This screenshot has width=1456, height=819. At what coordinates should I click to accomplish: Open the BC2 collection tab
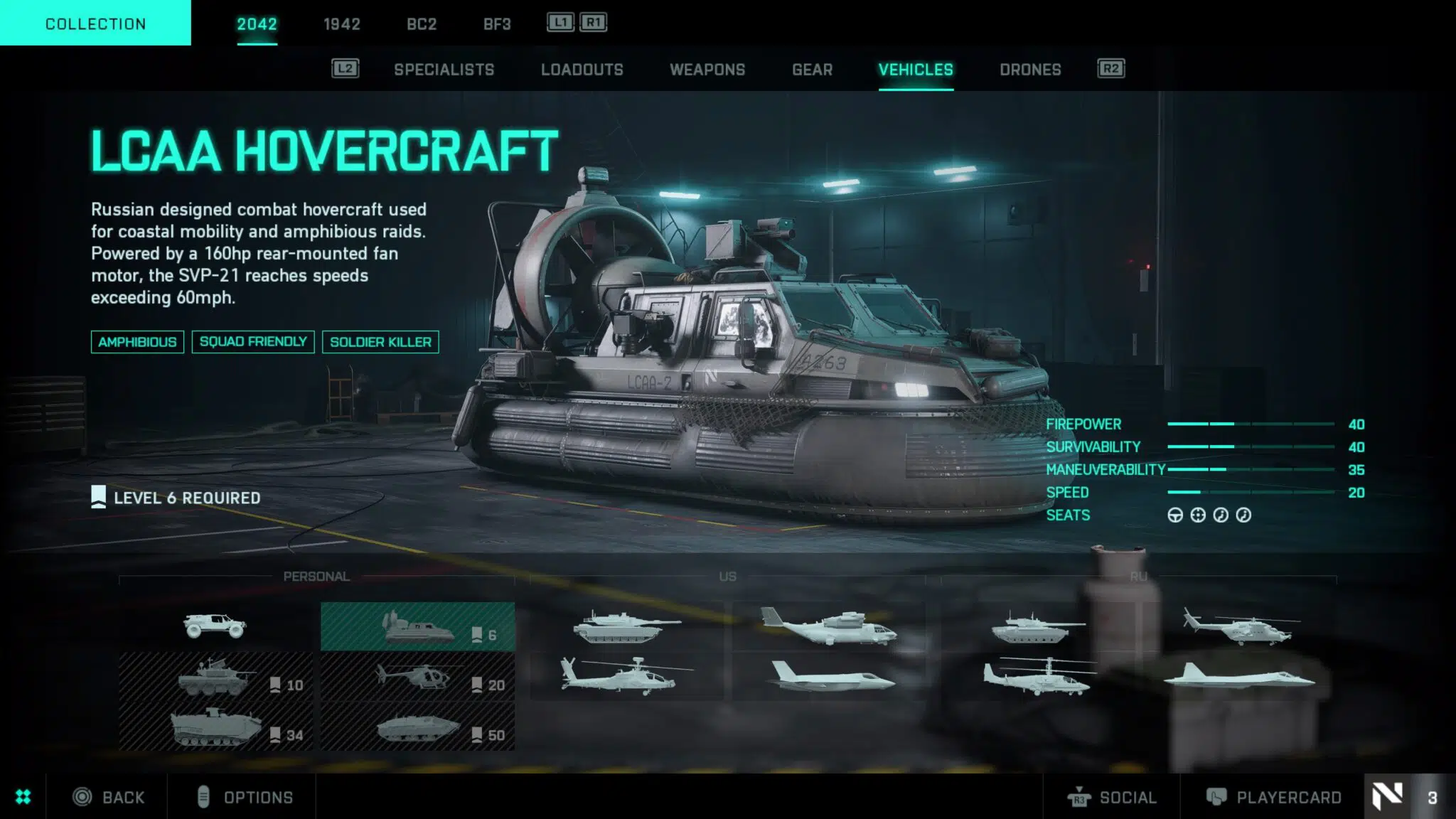(422, 24)
